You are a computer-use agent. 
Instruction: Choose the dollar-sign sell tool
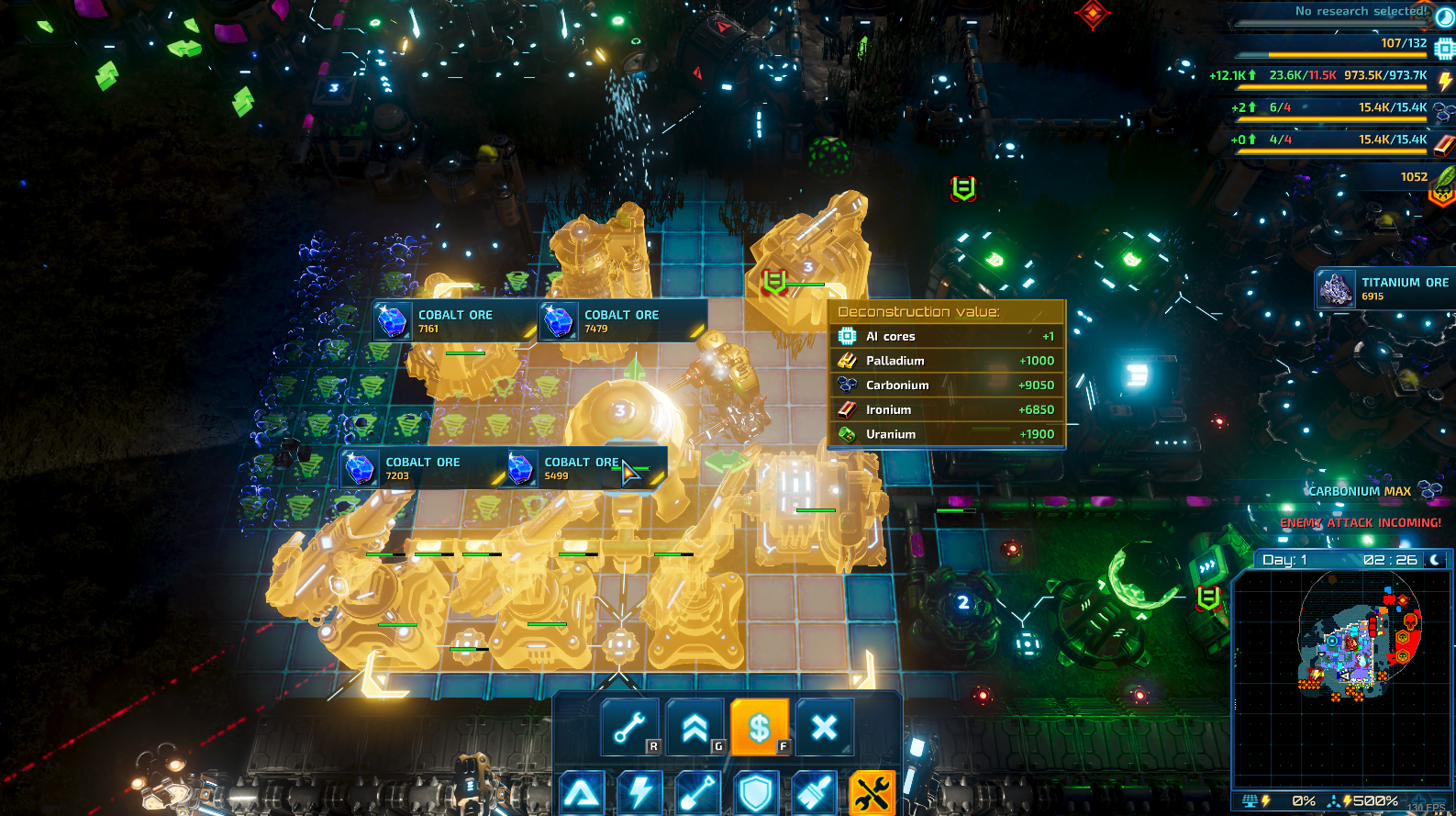[760, 727]
